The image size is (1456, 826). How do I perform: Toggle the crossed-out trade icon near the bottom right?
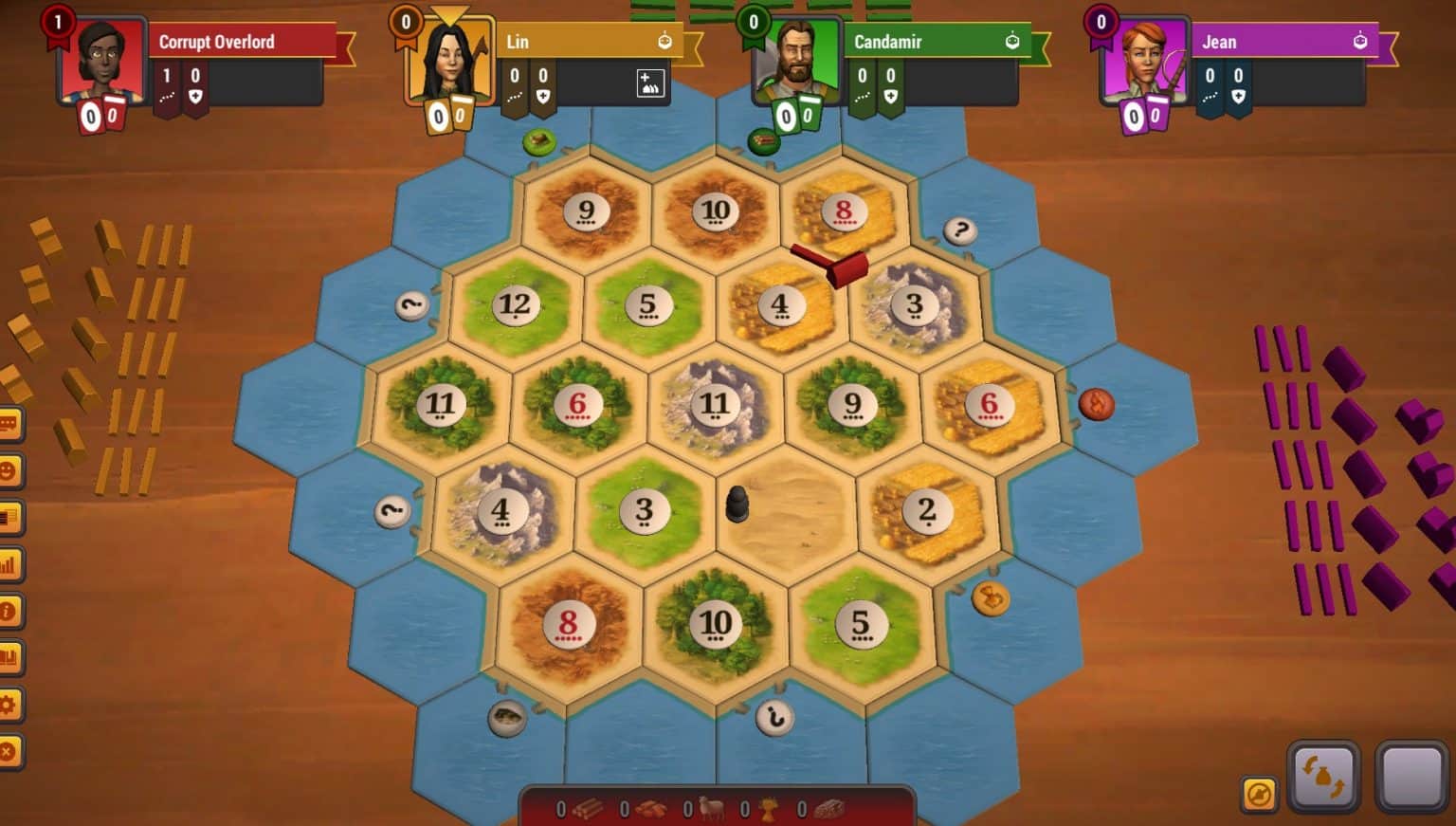[x=1259, y=794]
